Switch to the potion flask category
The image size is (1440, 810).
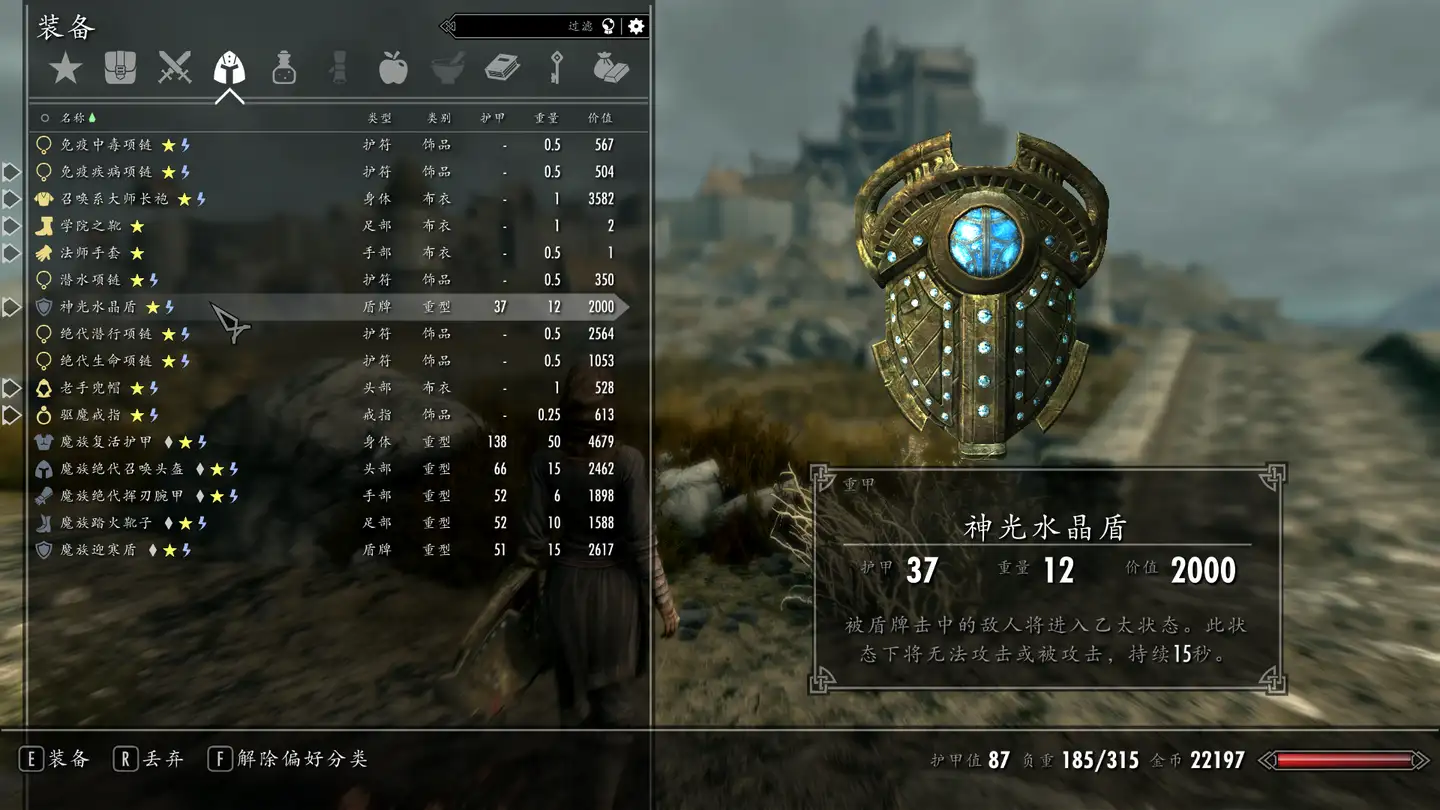point(284,68)
